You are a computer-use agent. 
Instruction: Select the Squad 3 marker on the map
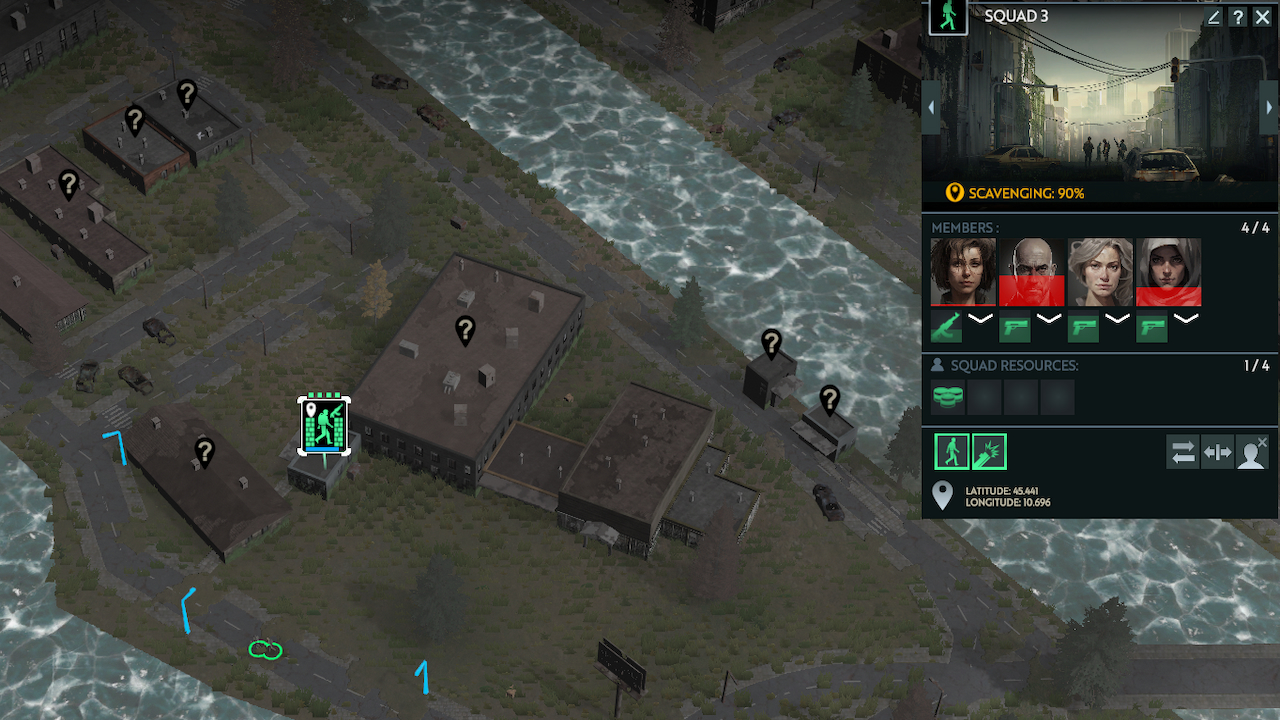coord(324,425)
